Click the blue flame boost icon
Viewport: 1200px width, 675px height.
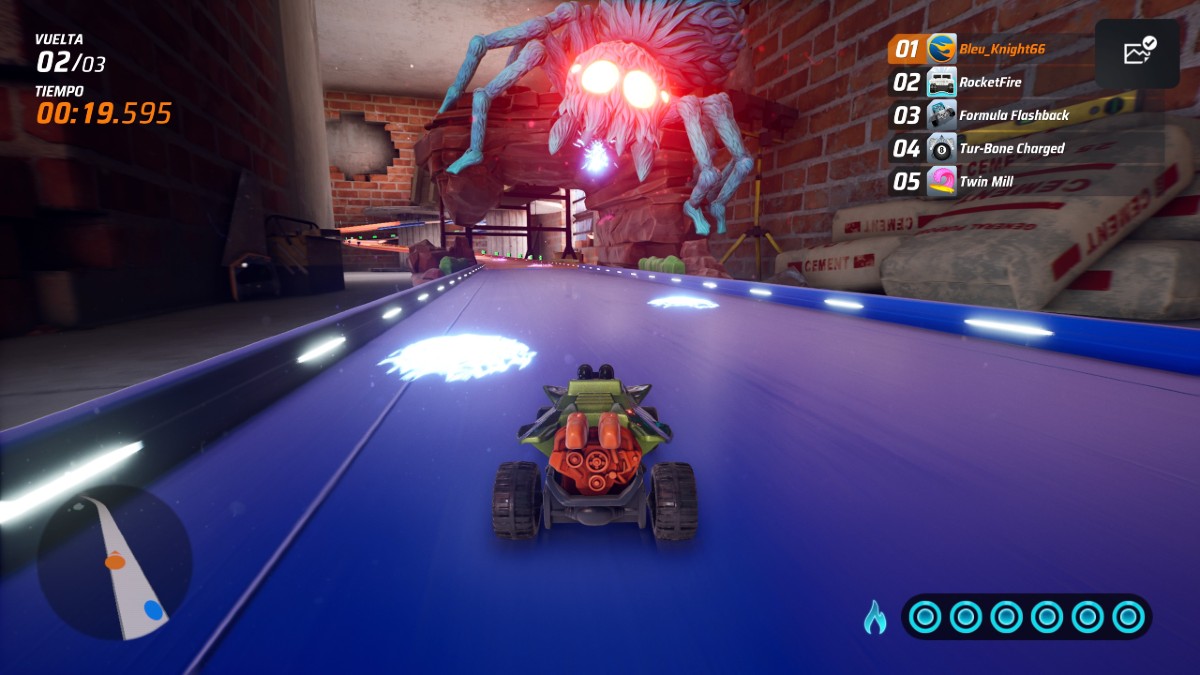point(875,617)
